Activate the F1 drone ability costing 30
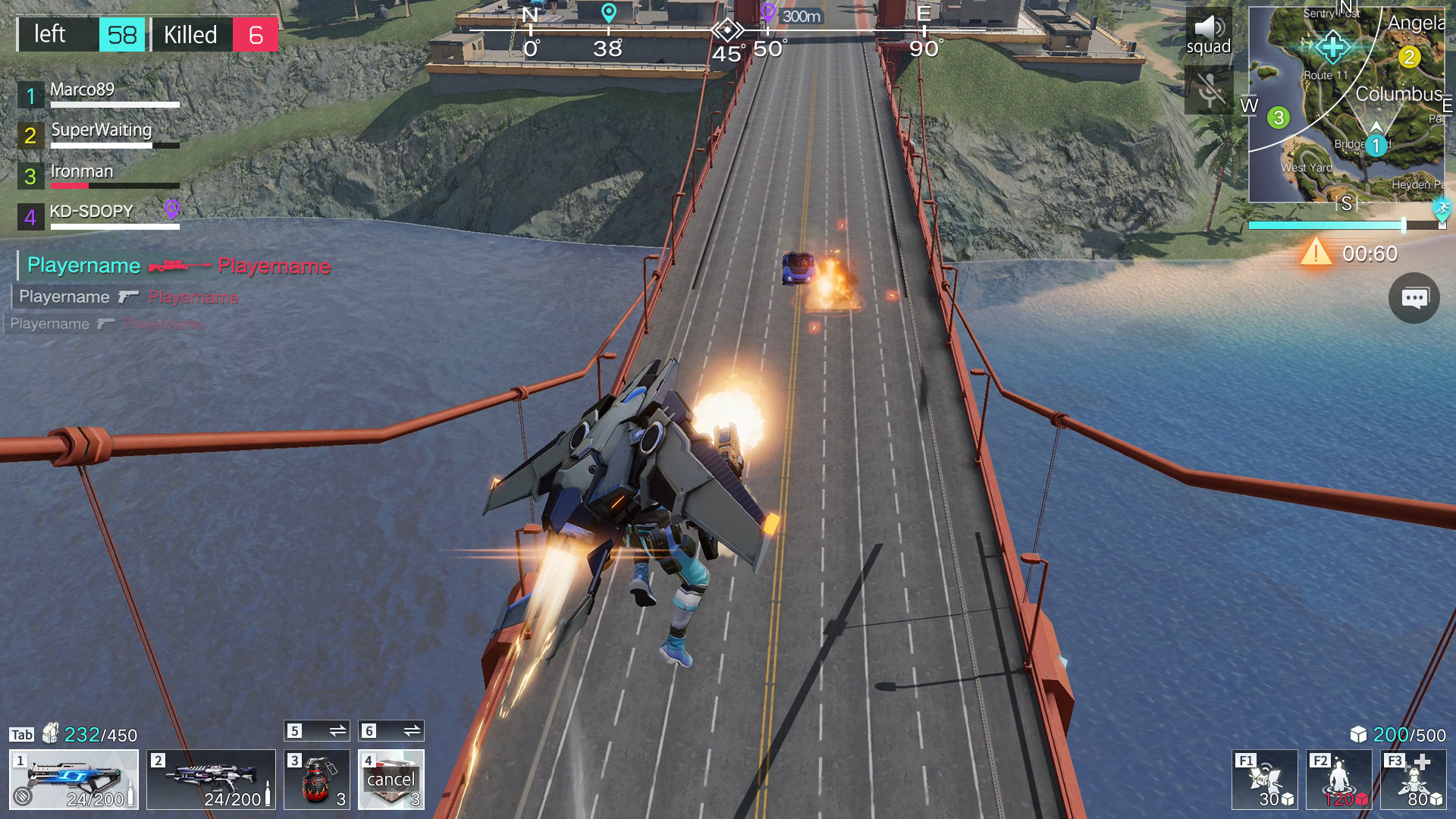Image resolution: width=1456 pixels, height=819 pixels. [x=1264, y=780]
